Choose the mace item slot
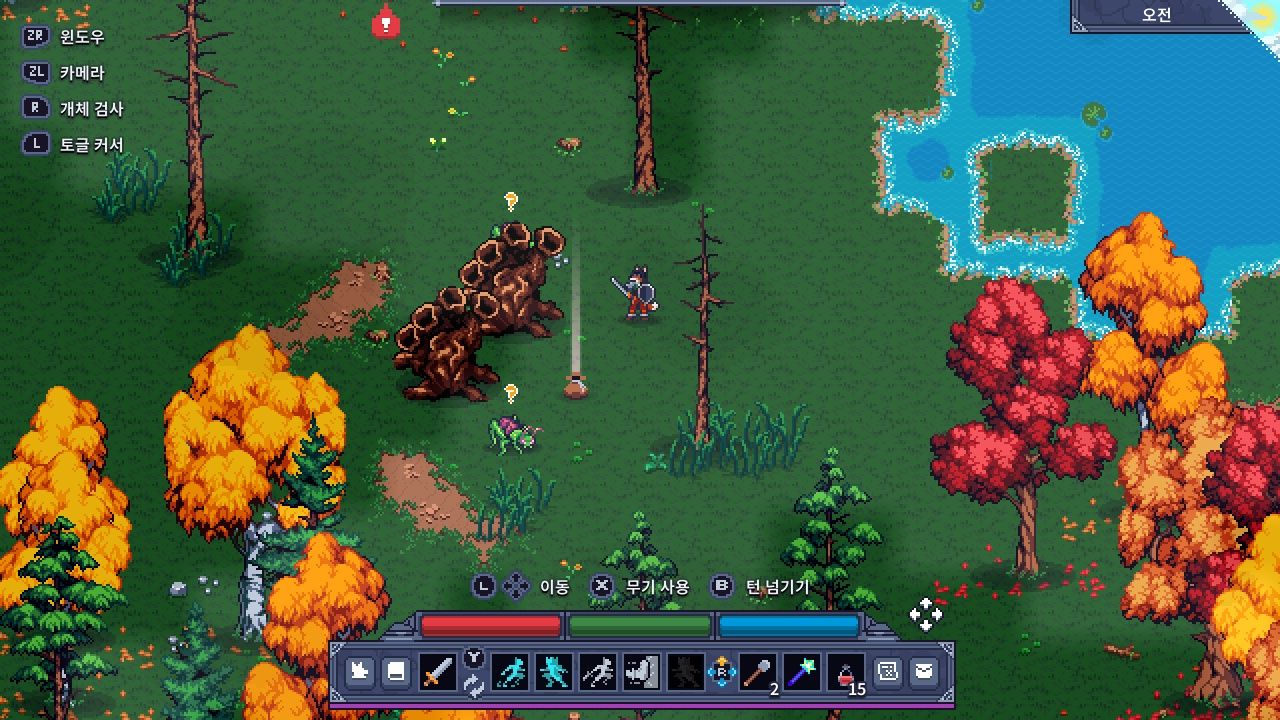 coord(757,672)
